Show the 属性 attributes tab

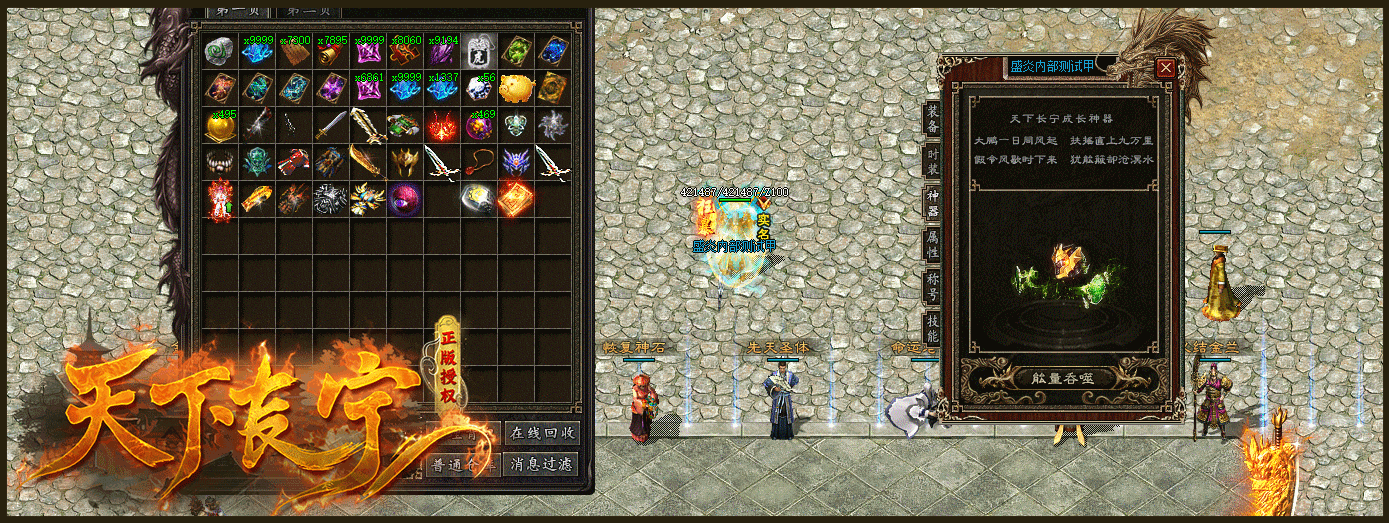931,247
